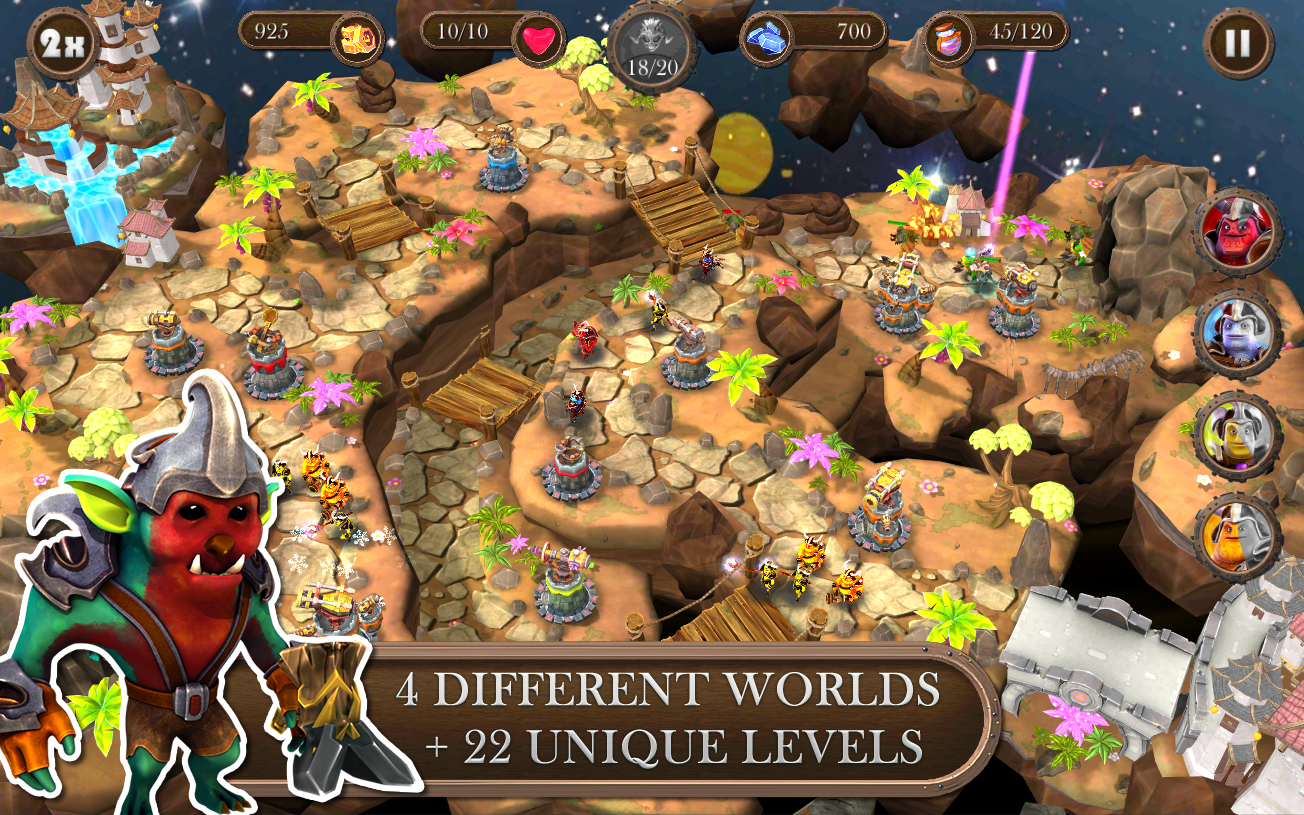Toggle pause with the top-right button
The image size is (1304, 815).
[1237, 40]
